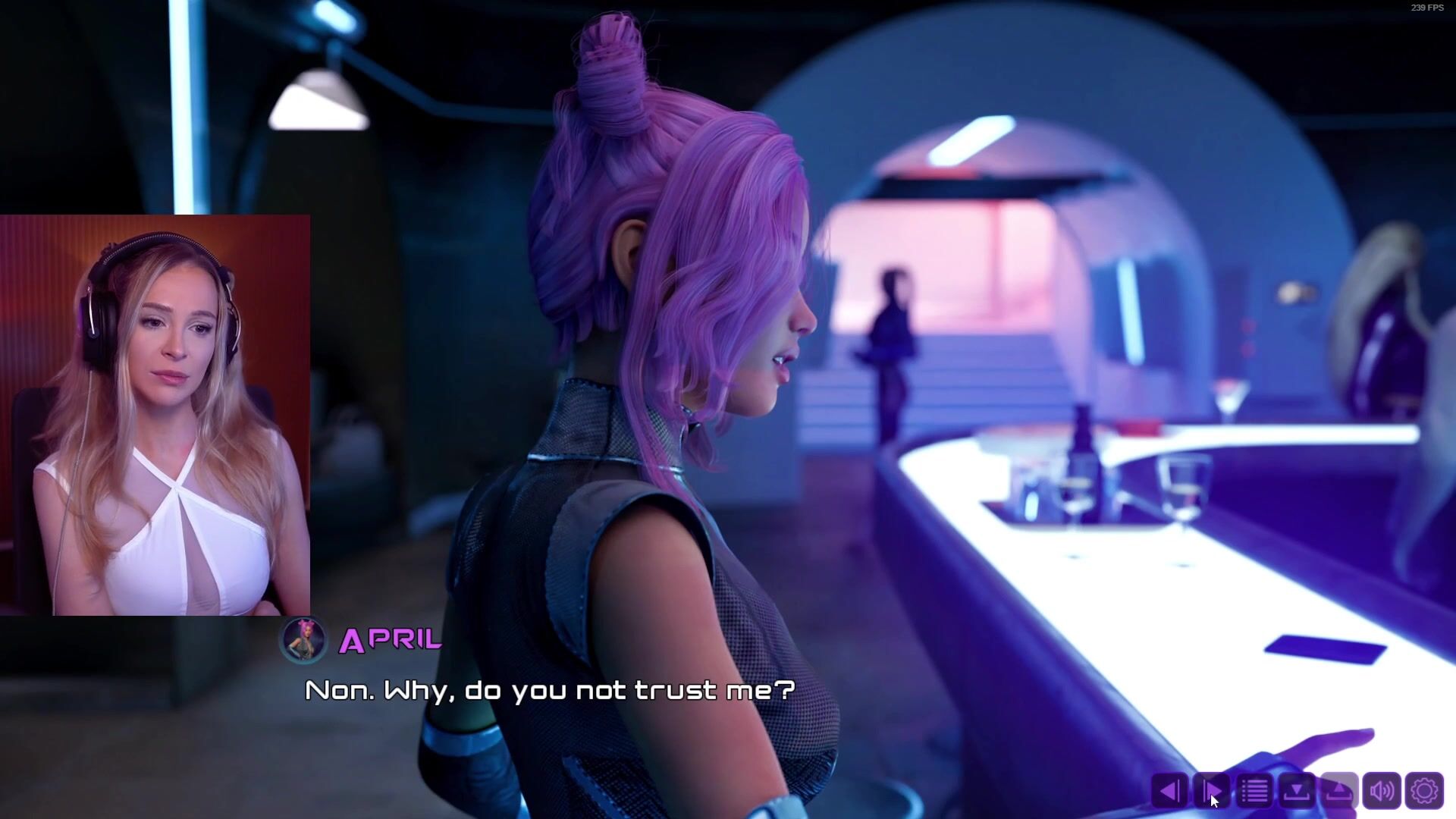This screenshot has width=1456, height=819.
Task: Load game with the up-arrow tray icon
Action: (1339, 791)
